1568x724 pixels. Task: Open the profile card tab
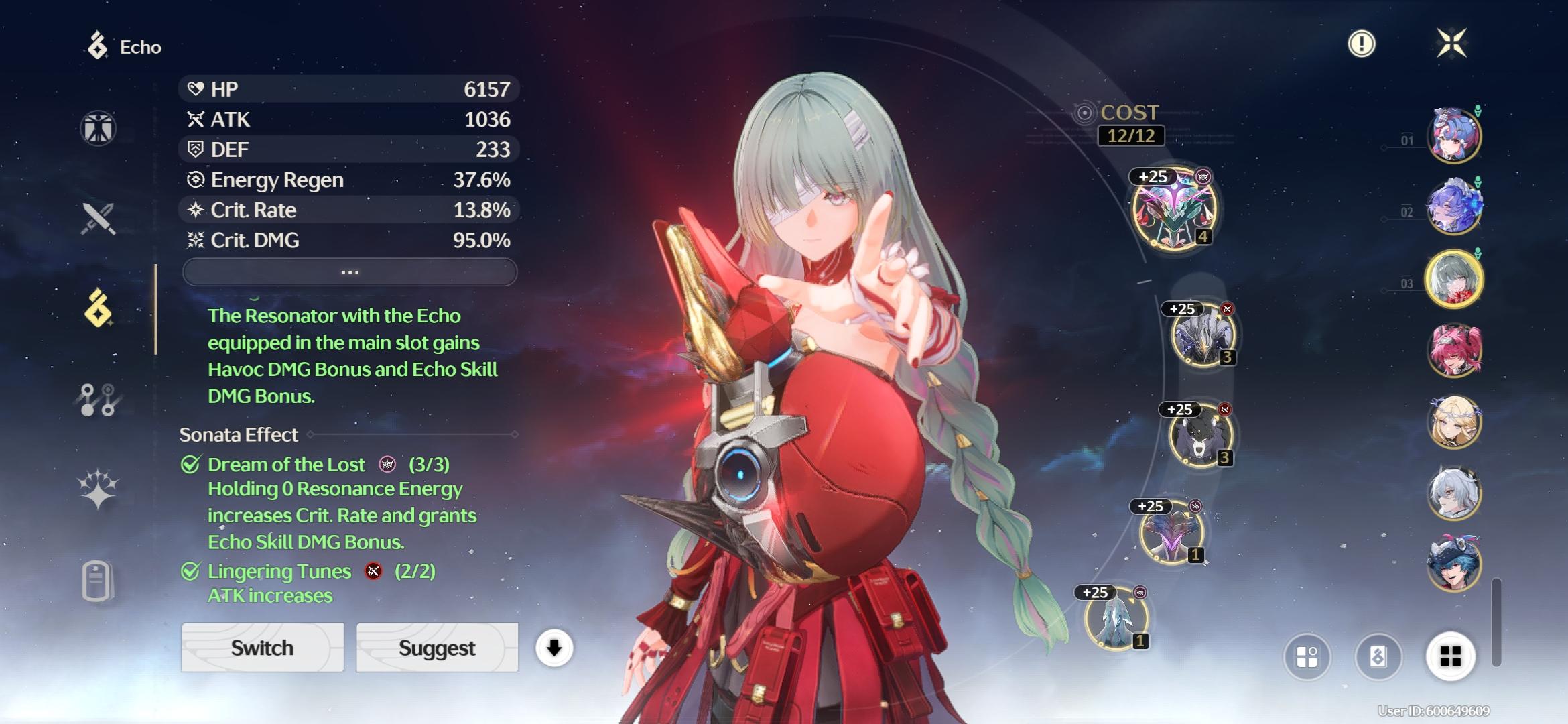coord(97,581)
